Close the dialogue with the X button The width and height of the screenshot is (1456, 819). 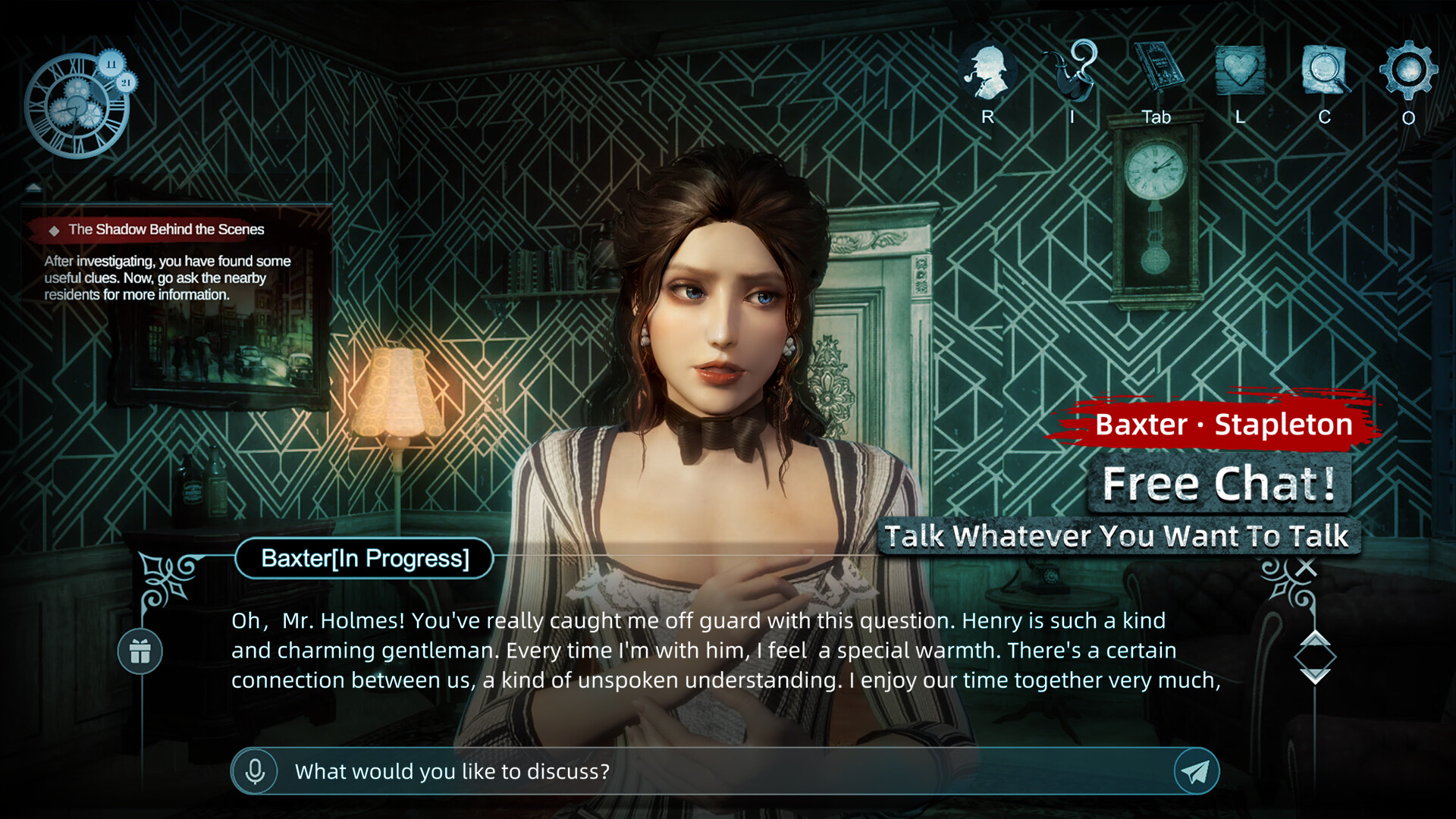1306,566
